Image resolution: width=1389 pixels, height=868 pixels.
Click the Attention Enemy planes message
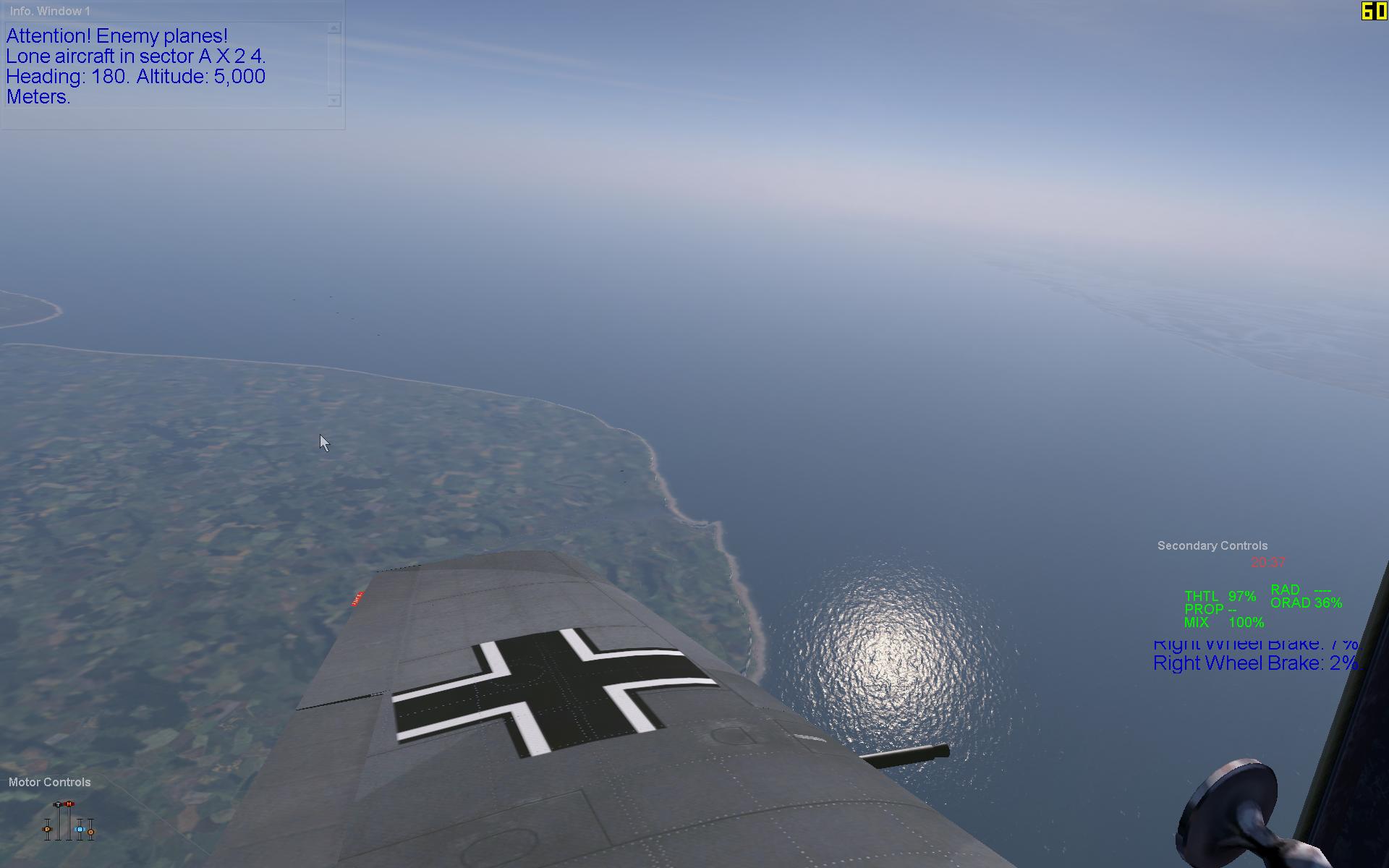(116, 35)
